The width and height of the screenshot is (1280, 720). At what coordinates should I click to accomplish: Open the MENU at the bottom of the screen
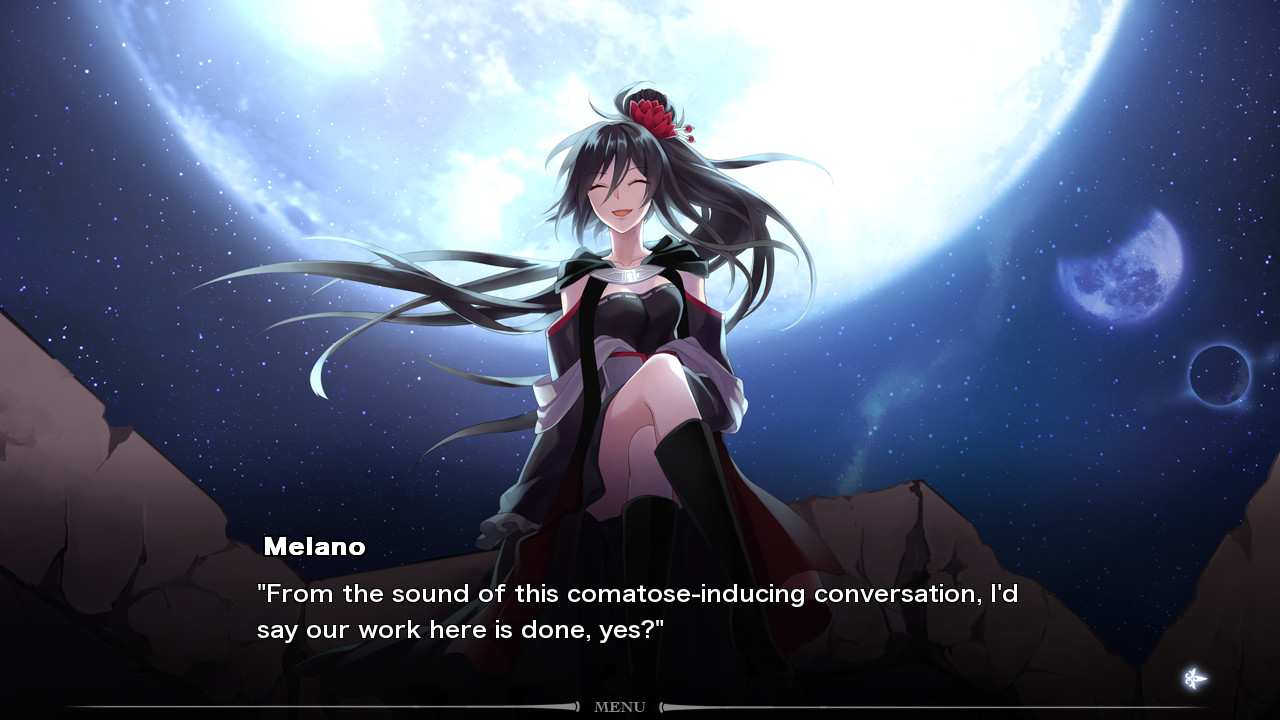pyautogui.click(x=622, y=706)
